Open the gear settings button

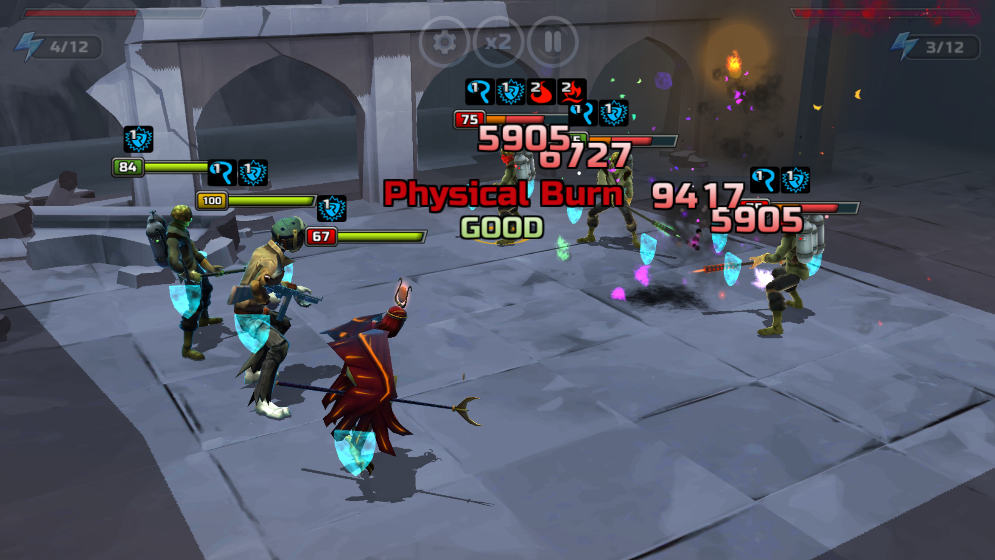tap(445, 42)
